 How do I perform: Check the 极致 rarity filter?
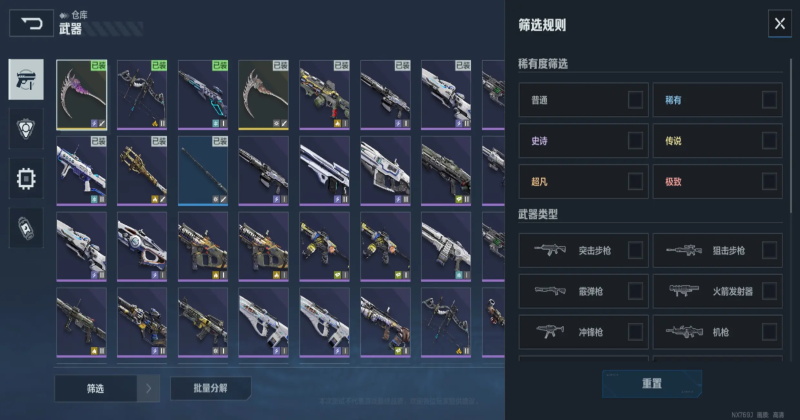(769, 181)
